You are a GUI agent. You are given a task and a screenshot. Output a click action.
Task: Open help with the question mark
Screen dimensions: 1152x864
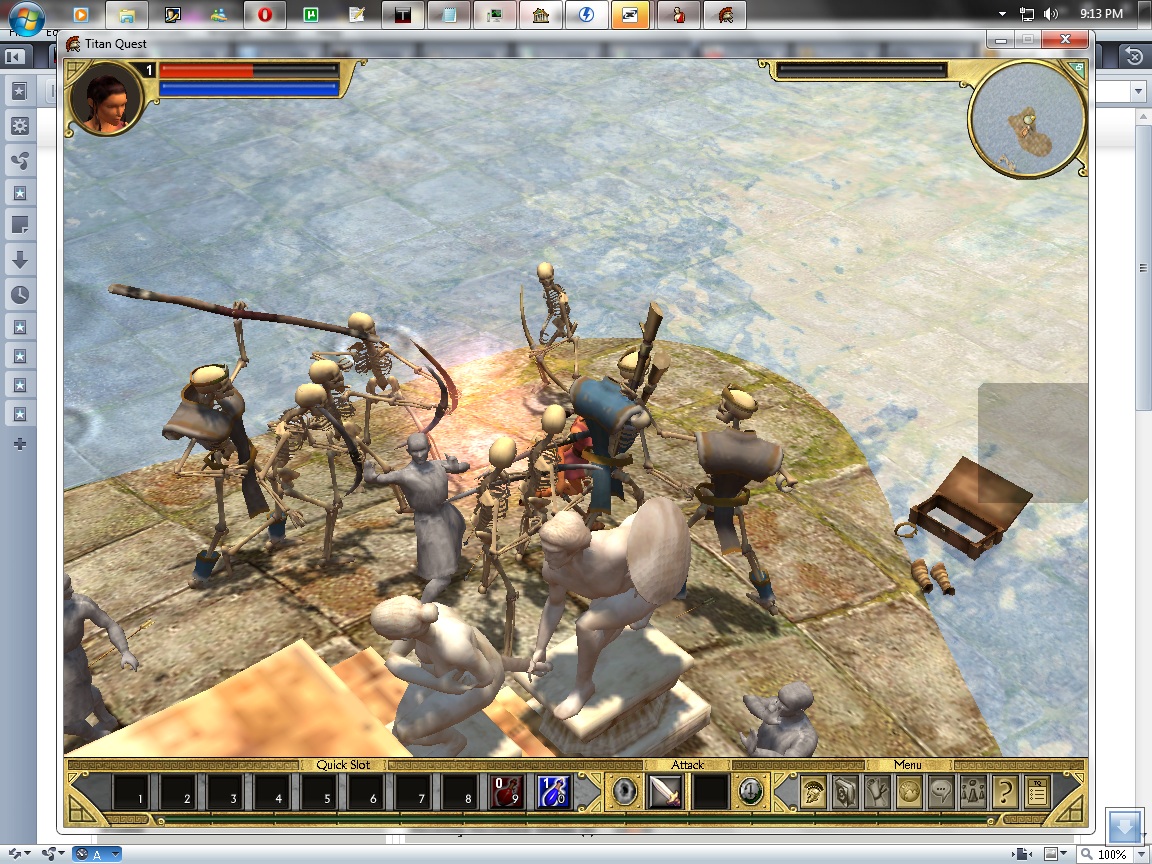tap(1005, 793)
